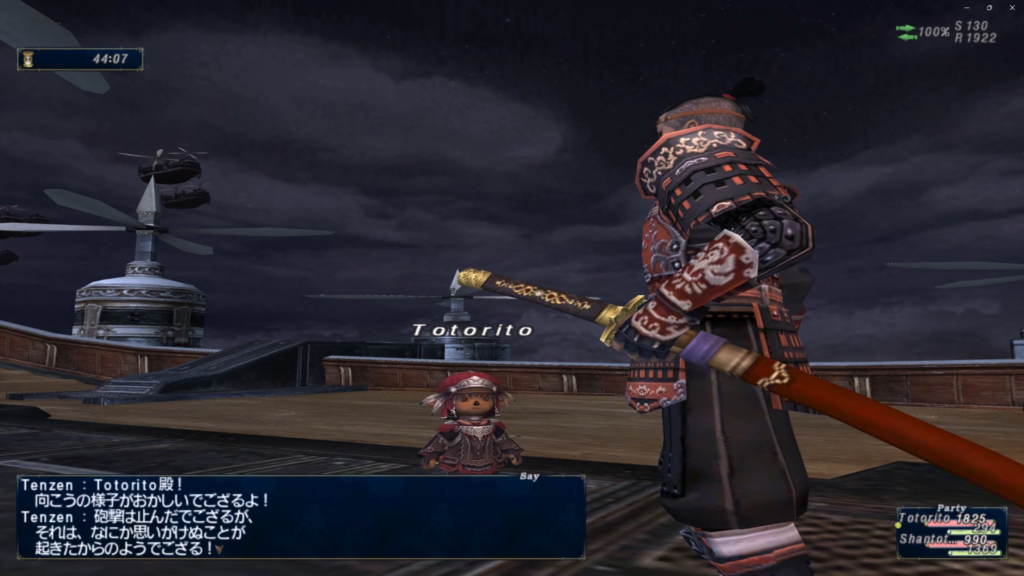
Task: Close the game window
Action: click(1012, 8)
